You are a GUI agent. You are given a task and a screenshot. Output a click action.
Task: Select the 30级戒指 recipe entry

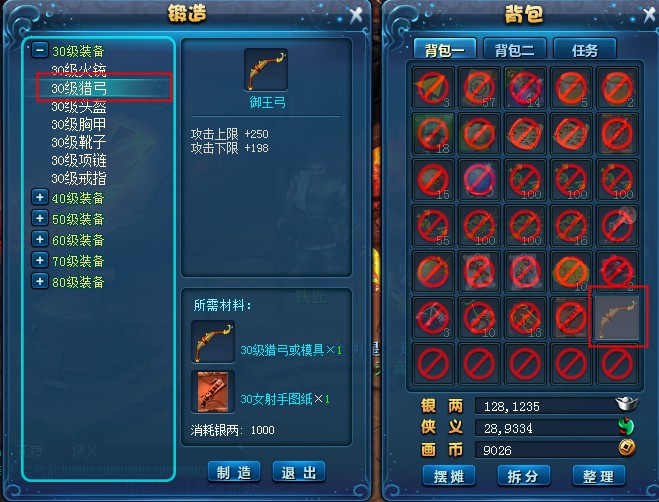[79, 179]
